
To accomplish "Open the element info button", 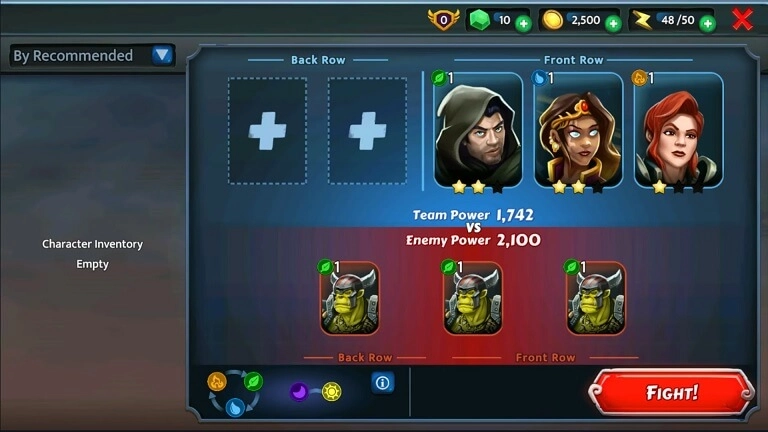I will pos(381,382).
